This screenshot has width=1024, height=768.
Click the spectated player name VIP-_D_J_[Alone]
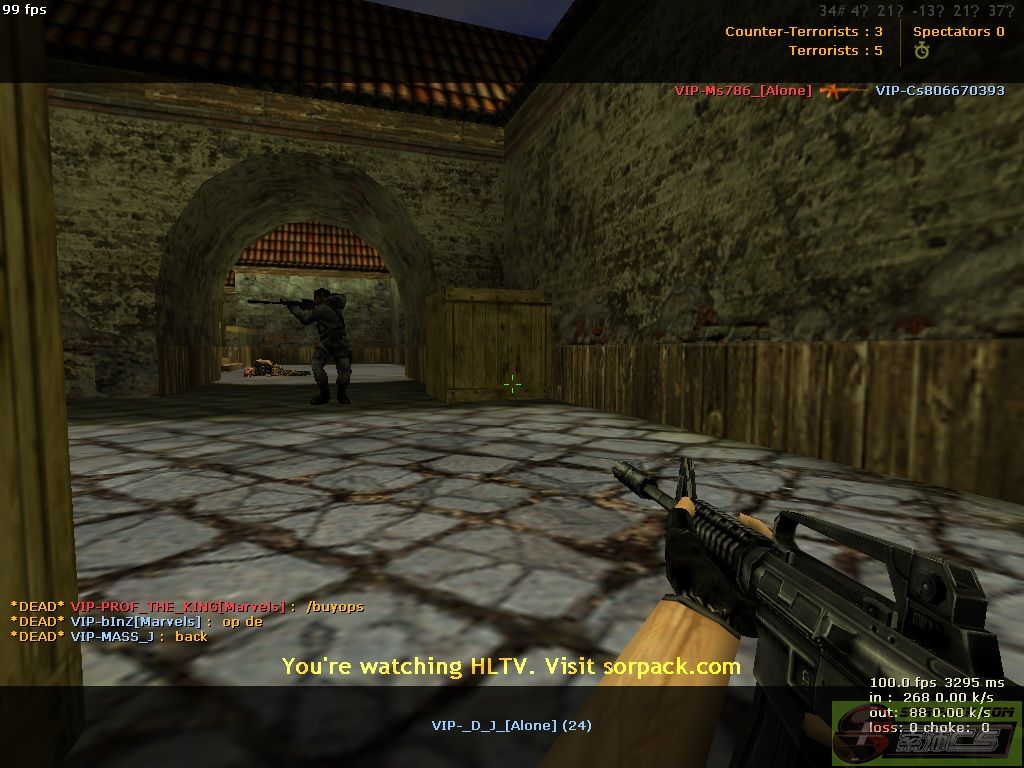point(511,725)
